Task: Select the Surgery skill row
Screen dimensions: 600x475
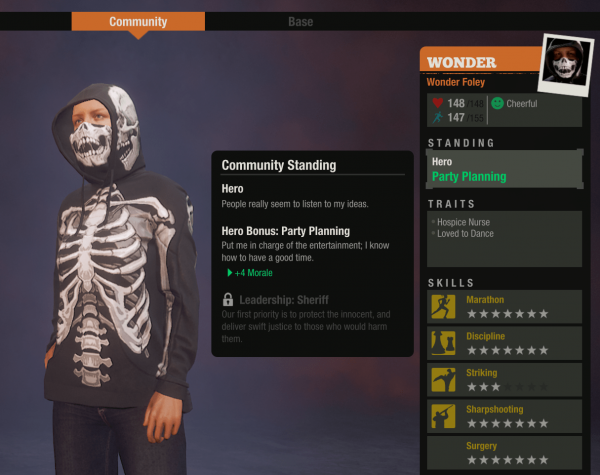Action: [x=504, y=452]
